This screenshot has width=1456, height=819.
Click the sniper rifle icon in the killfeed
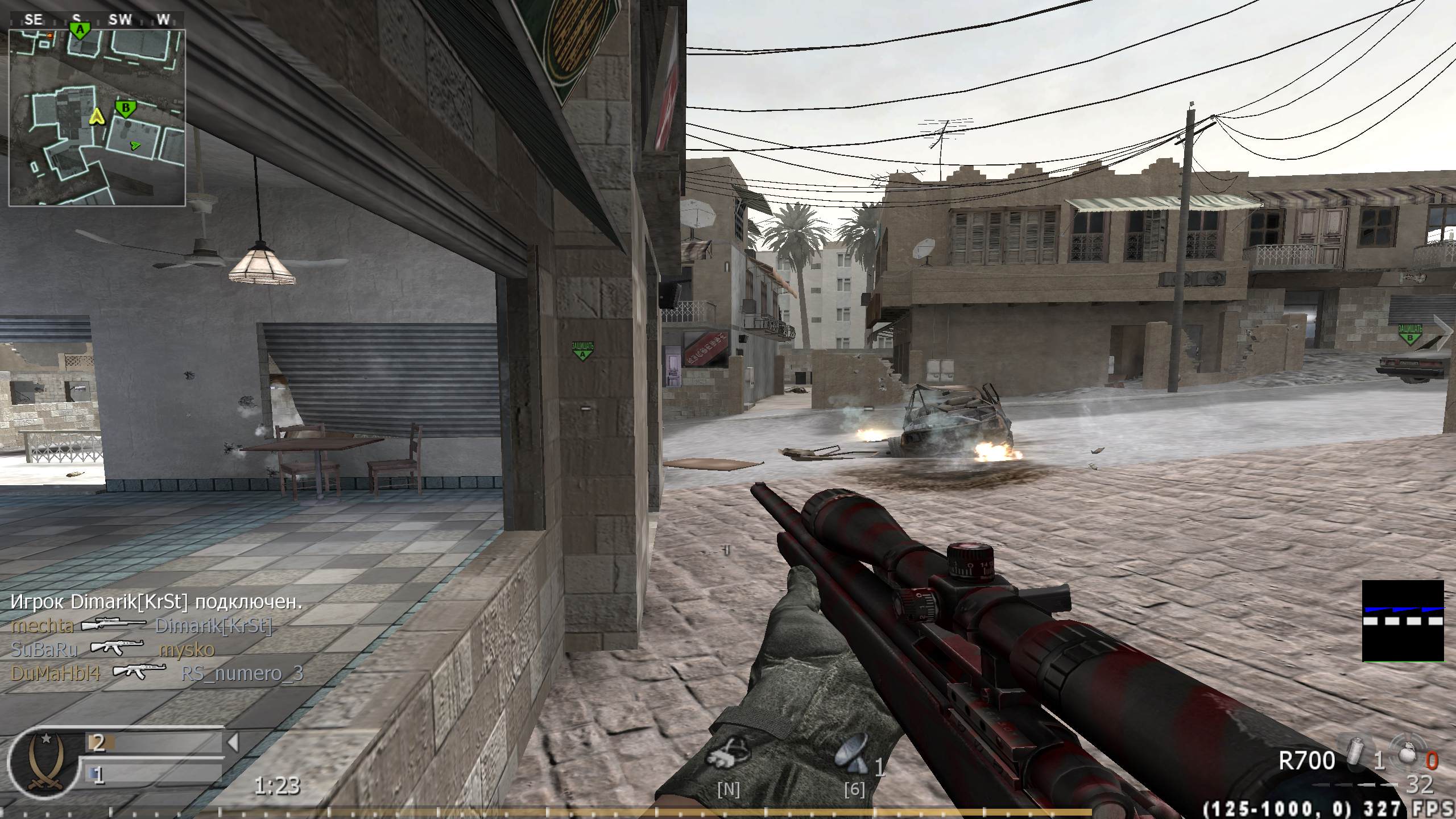coord(114,624)
